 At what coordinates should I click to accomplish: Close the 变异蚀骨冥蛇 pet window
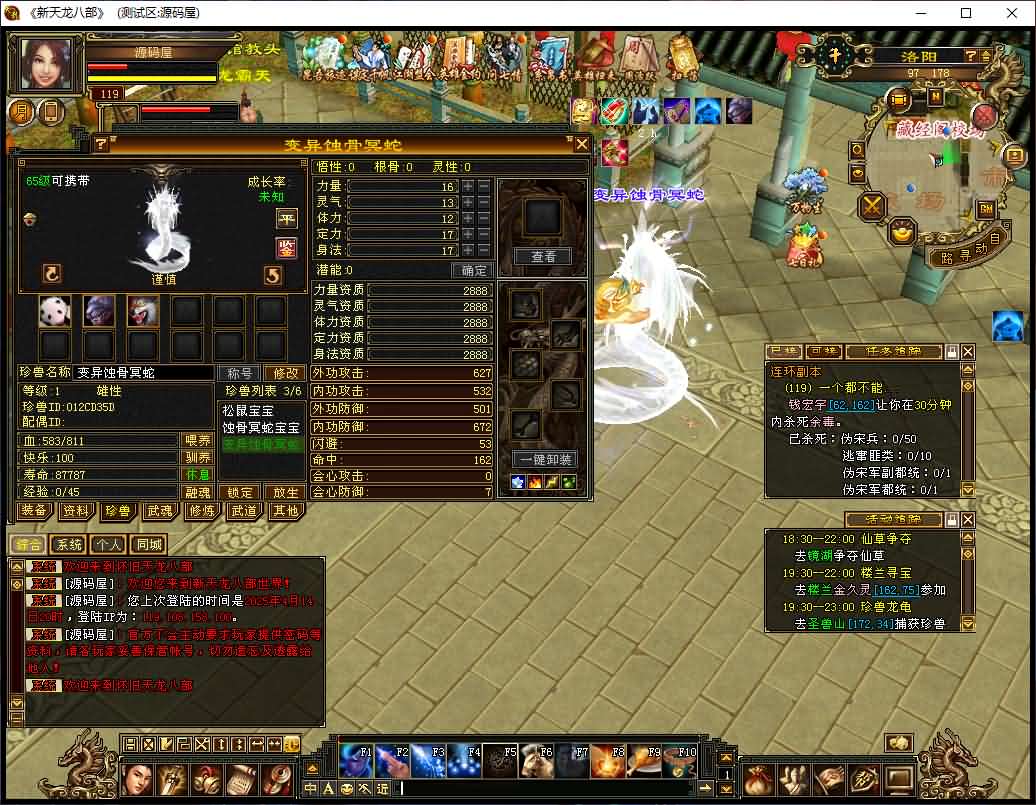point(581,144)
